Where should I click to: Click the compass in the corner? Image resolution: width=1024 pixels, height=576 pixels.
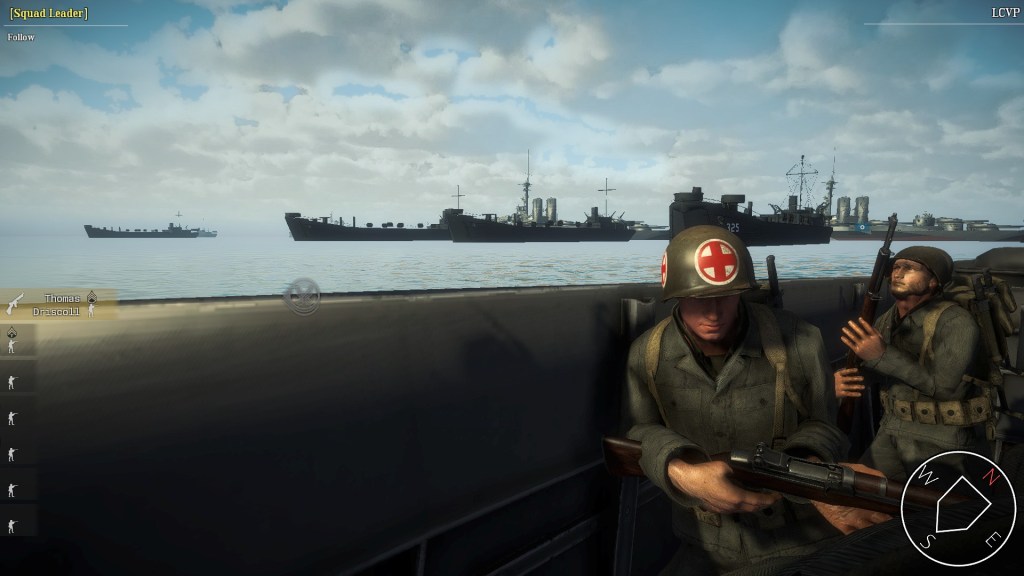pyautogui.click(x=957, y=509)
